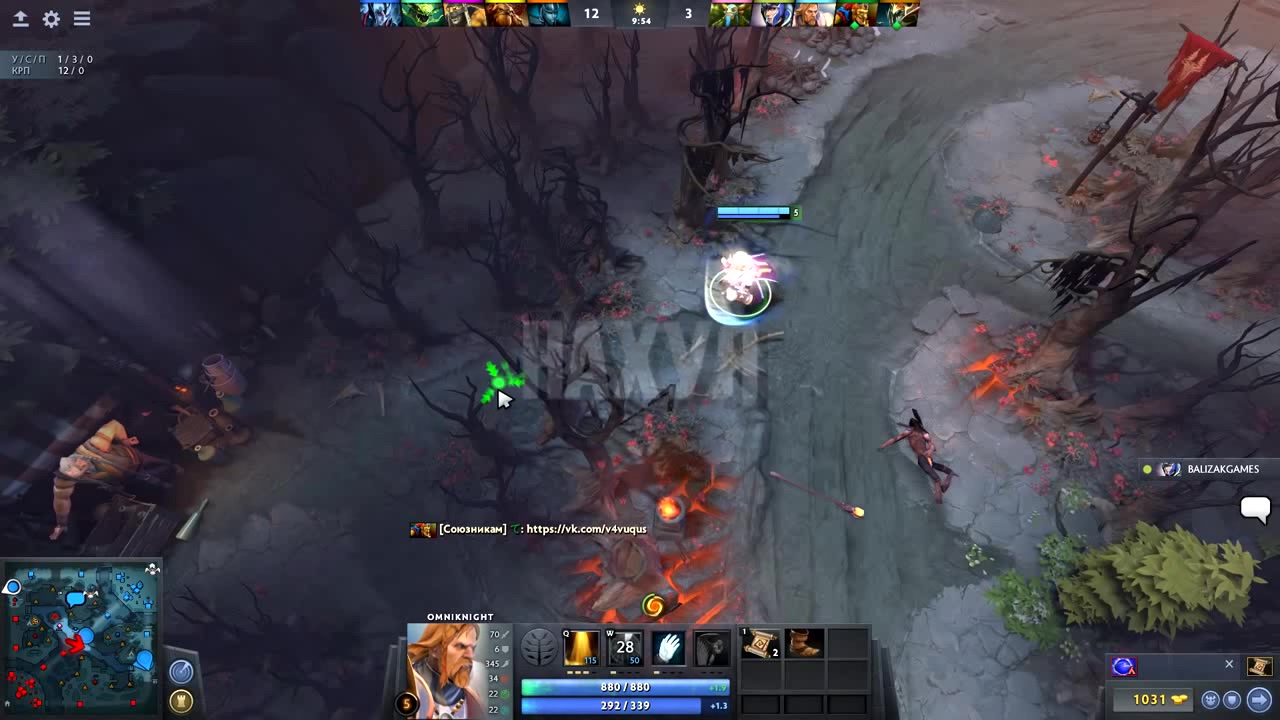This screenshot has height=720, width=1280.
Task: Cast the golden light Q ability
Action: 581,648
